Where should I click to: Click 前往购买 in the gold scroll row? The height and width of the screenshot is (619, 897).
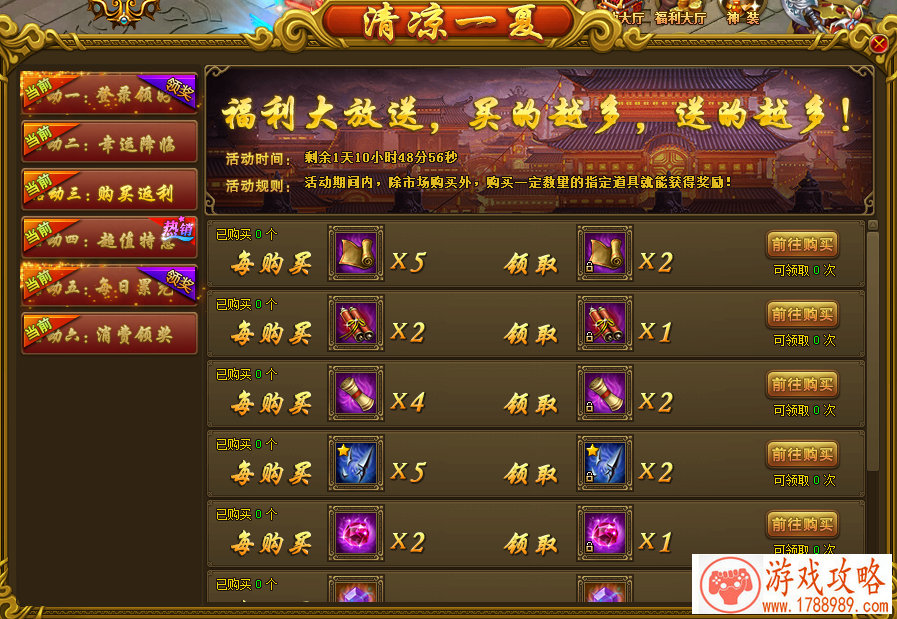802,245
